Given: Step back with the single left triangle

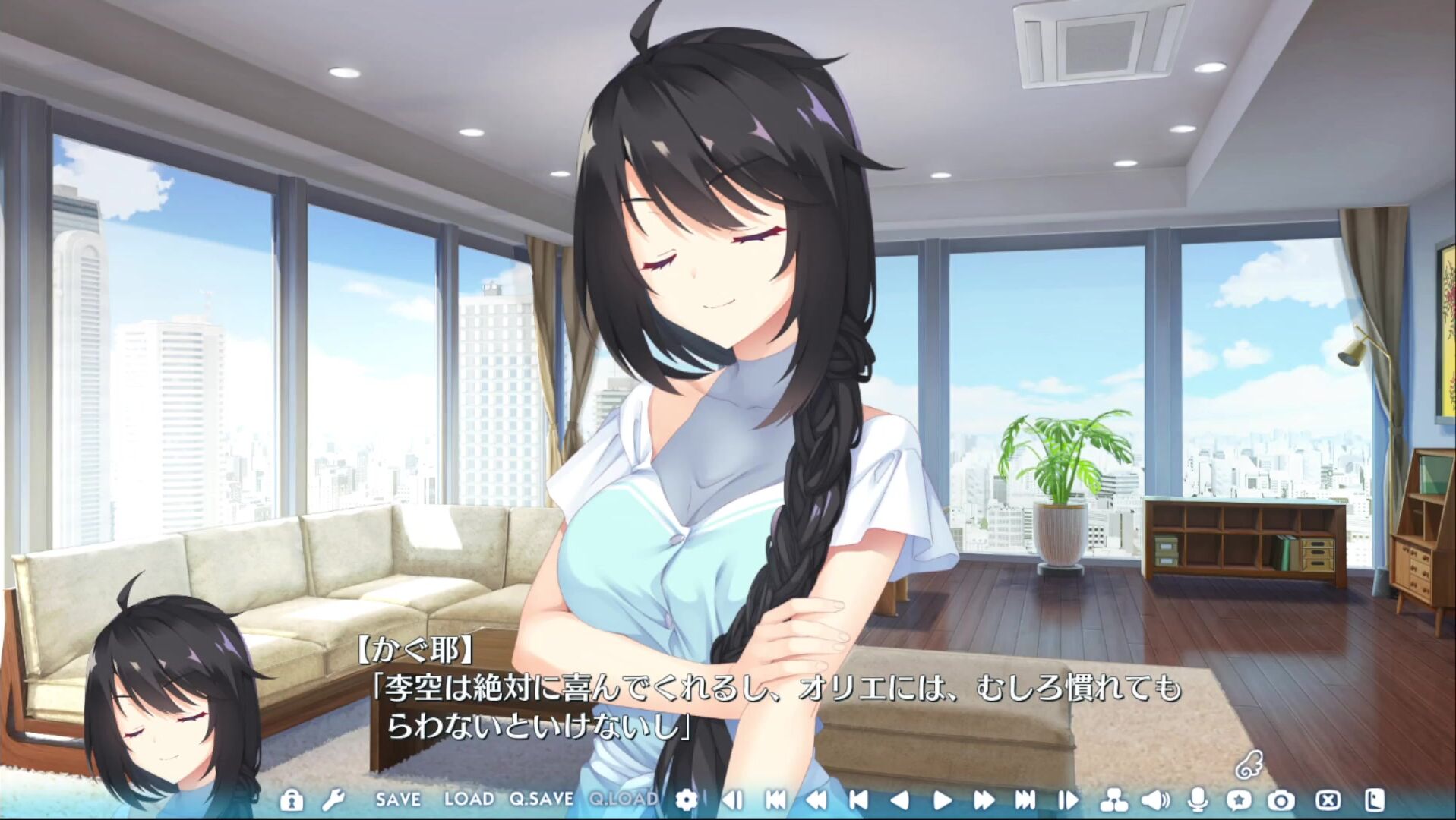Looking at the screenshot, I should [900, 800].
